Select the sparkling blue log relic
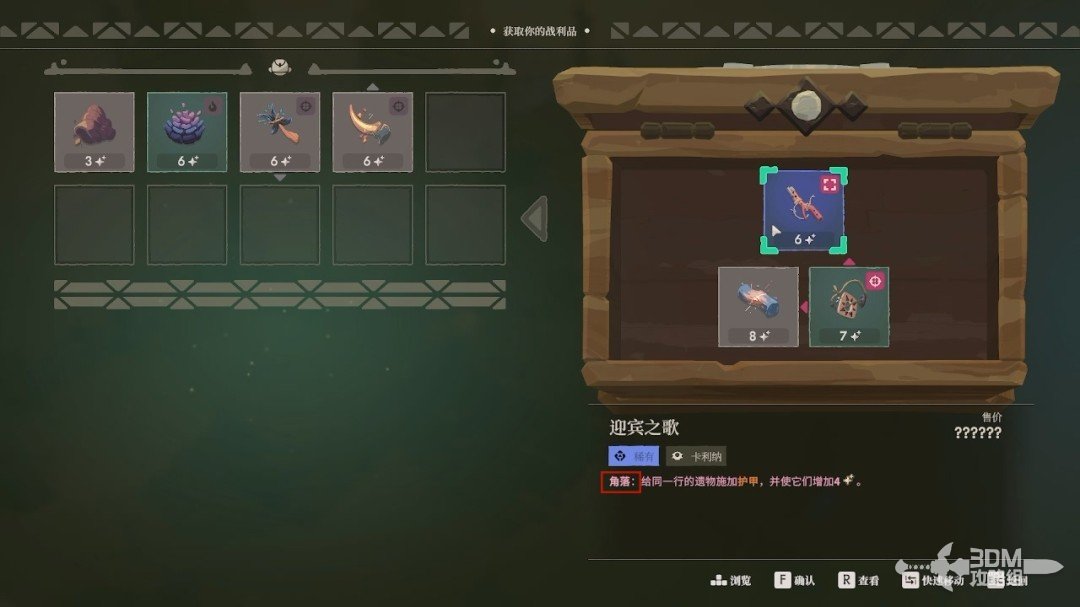This screenshot has height=607, width=1080. coord(758,306)
